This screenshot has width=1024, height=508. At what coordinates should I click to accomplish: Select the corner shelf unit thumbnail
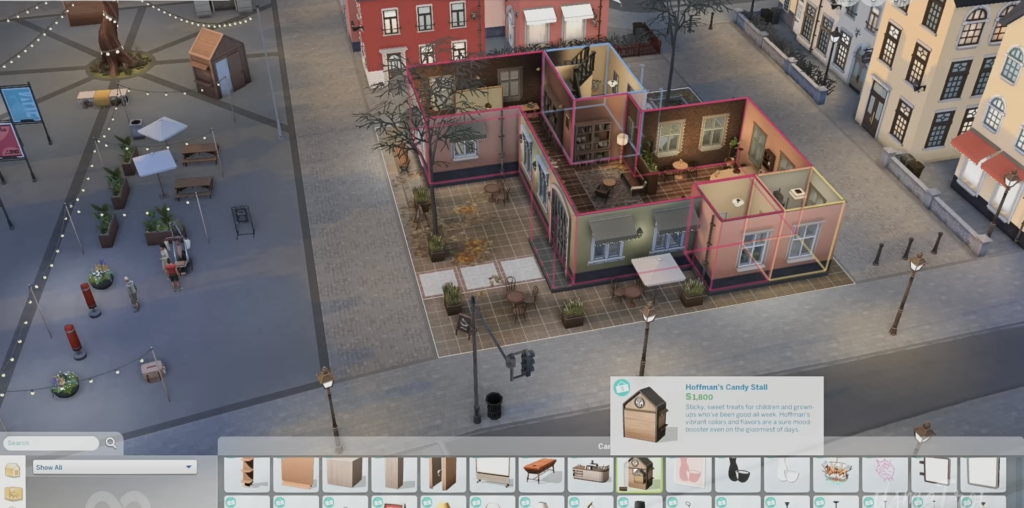click(x=247, y=474)
